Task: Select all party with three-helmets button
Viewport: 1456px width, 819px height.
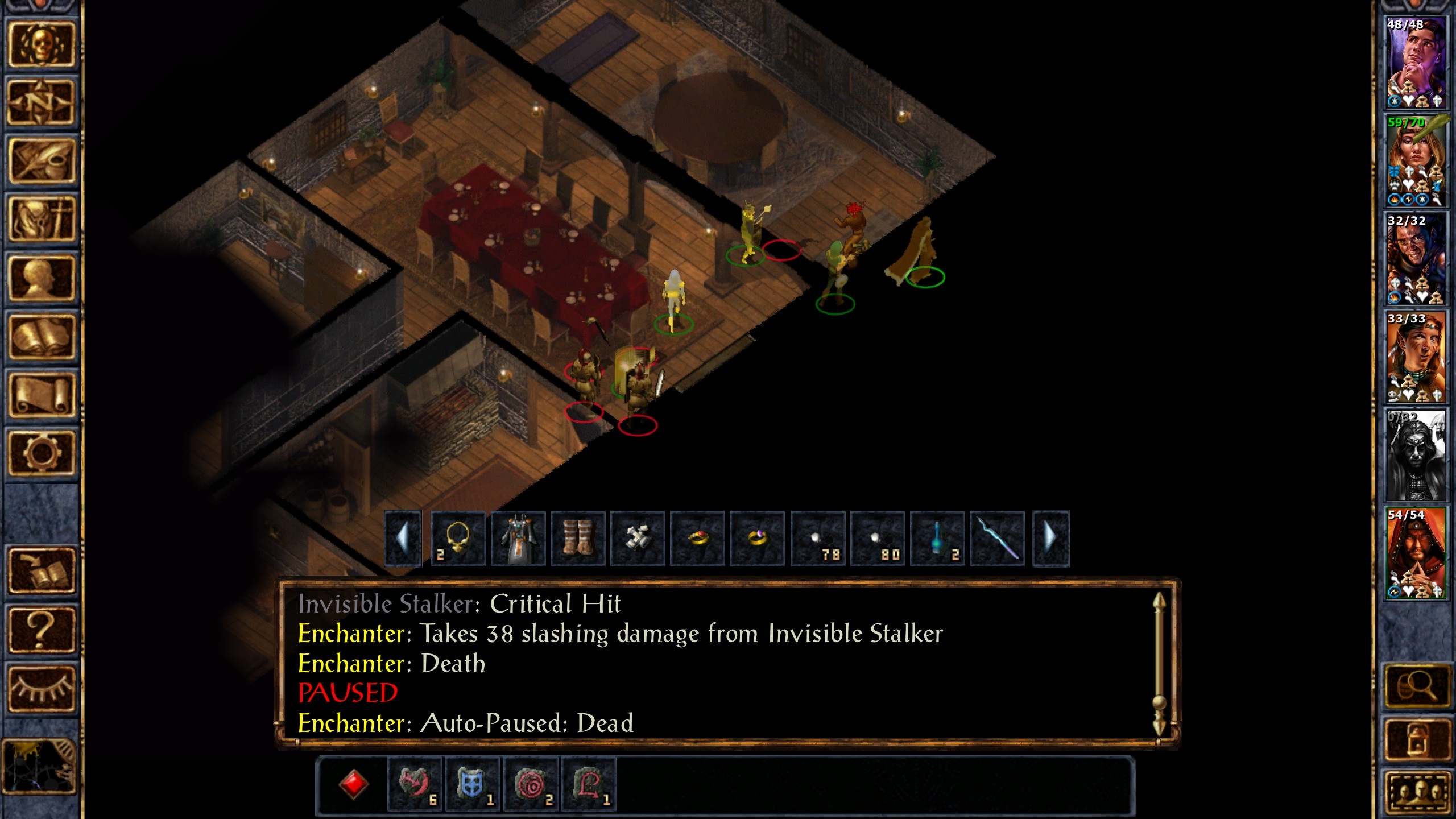Action: [x=1416, y=791]
